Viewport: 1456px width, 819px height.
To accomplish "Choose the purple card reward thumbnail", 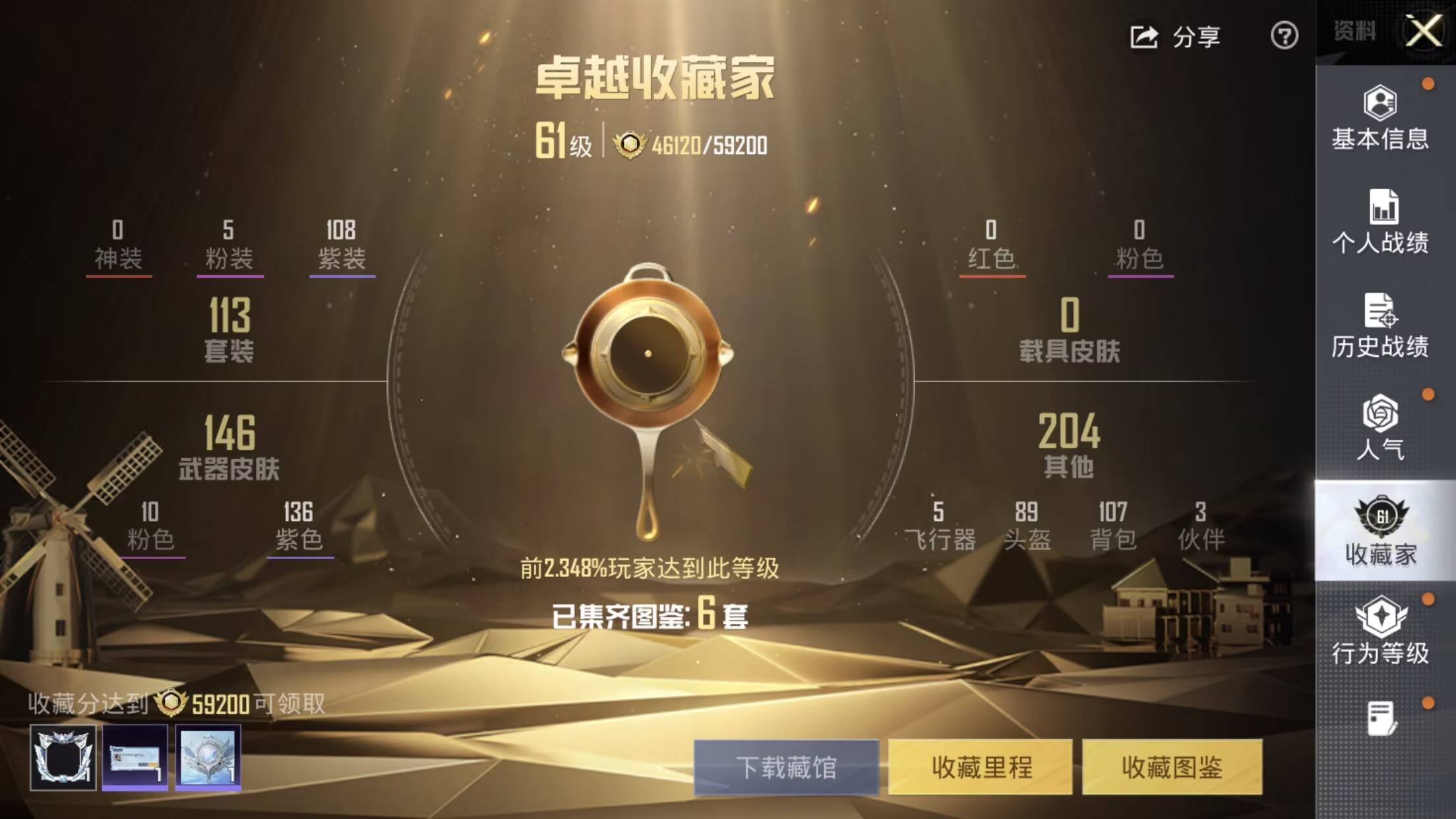I will coord(135,757).
